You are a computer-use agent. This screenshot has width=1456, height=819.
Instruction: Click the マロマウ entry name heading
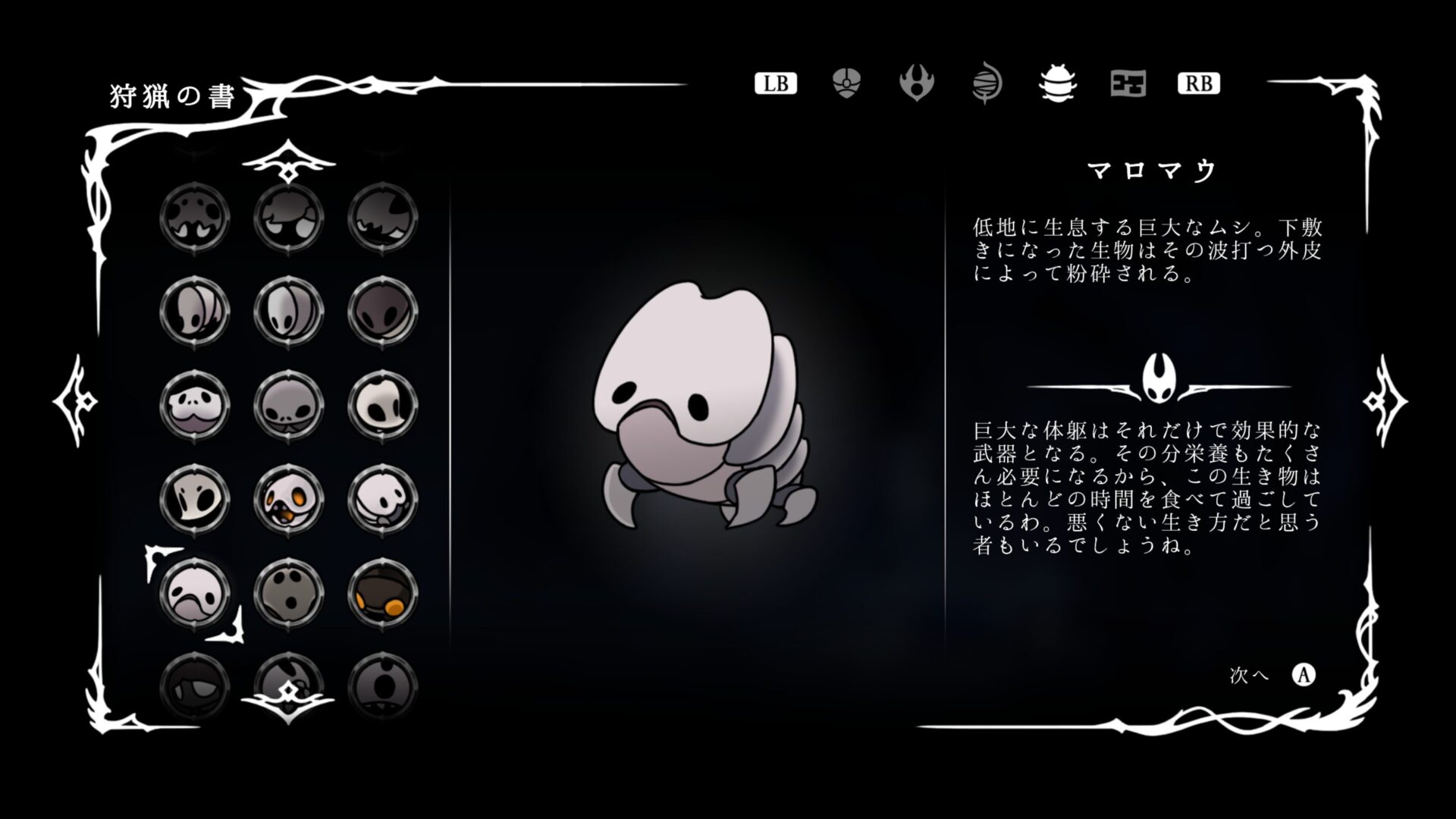tap(1150, 171)
